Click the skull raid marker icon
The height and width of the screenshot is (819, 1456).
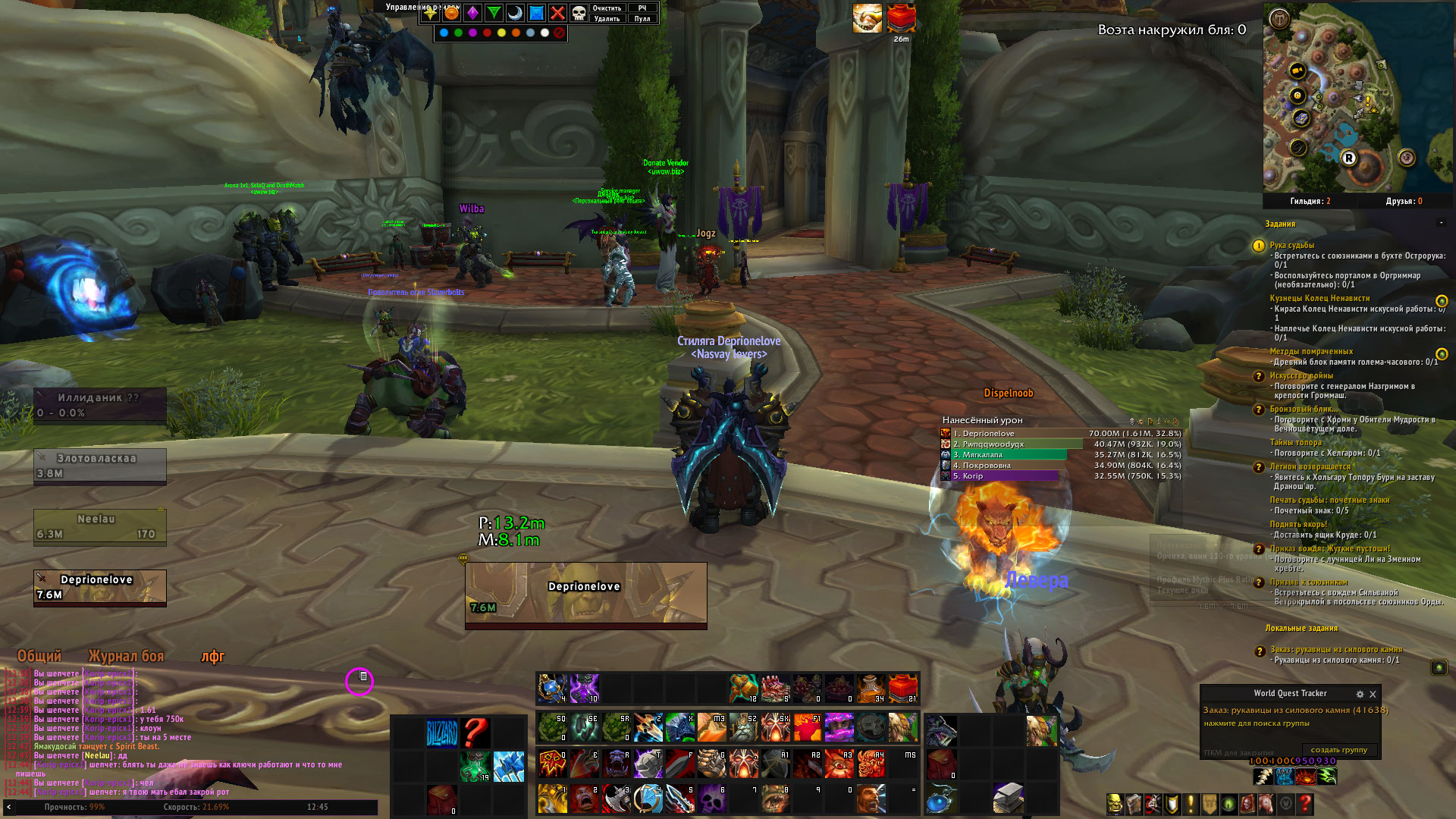coord(579,13)
